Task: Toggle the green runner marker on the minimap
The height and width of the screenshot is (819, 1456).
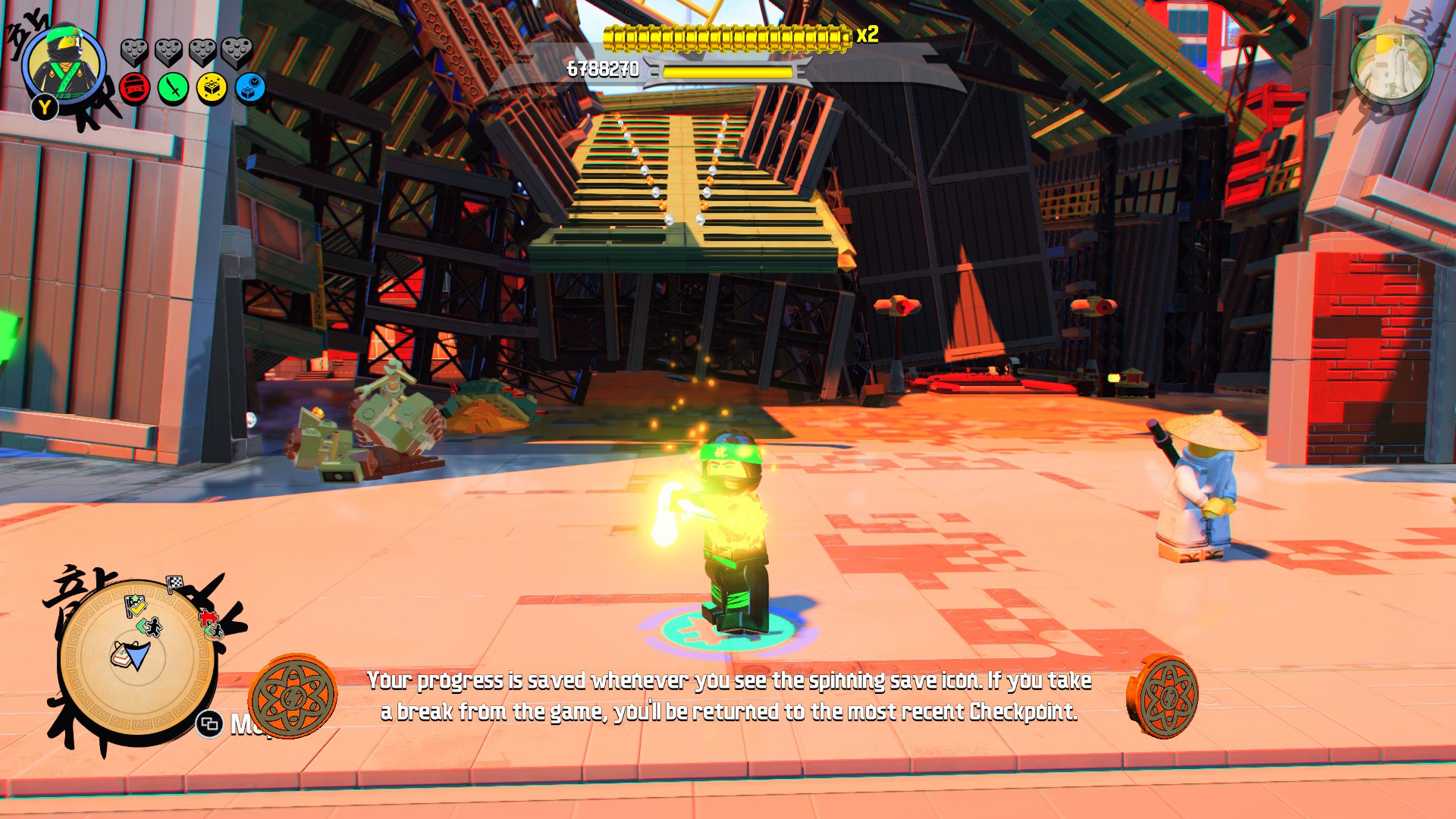Action: click(149, 626)
